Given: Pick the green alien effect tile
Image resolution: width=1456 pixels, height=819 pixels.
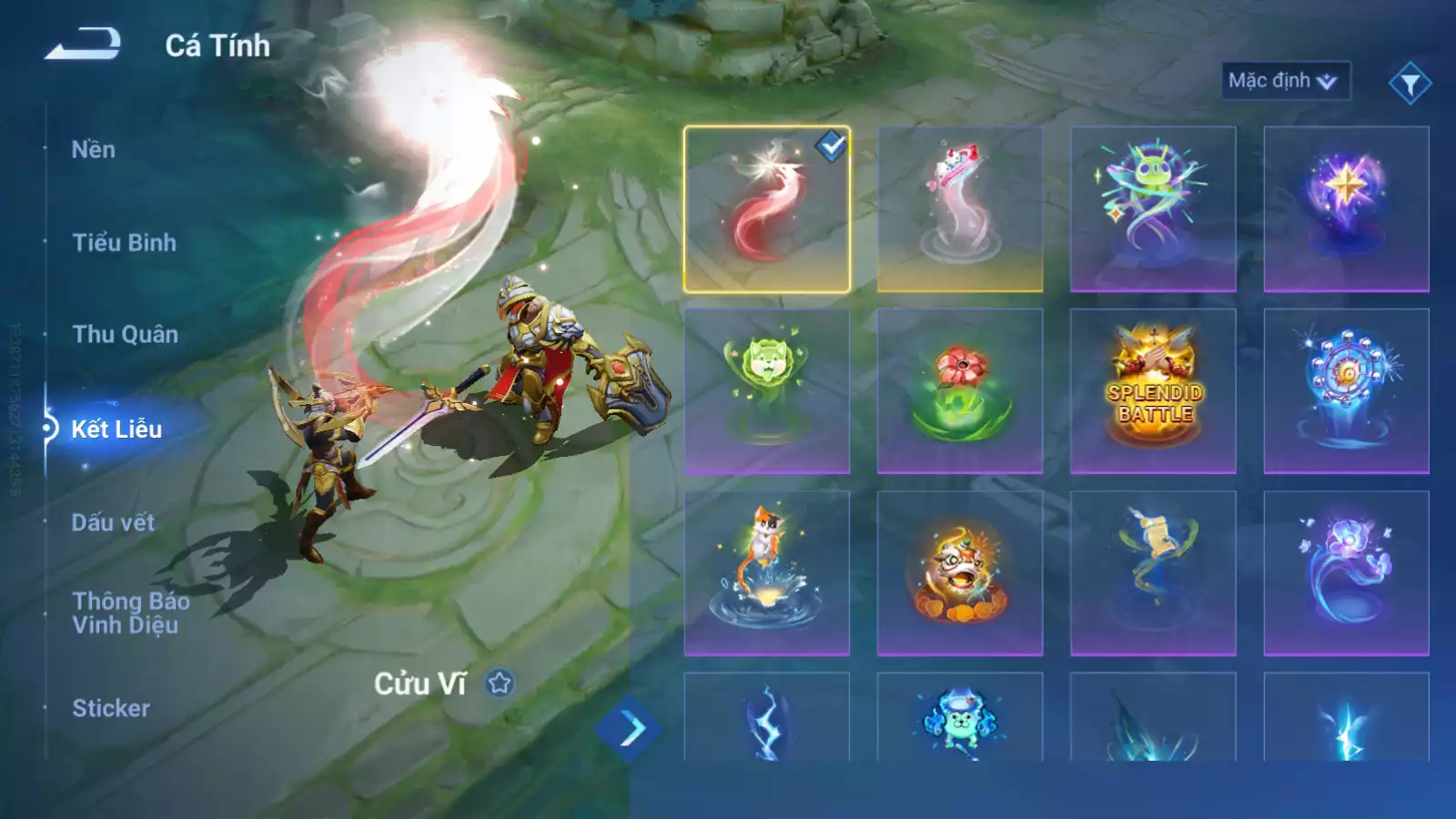Looking at the screenshot, I should (x=1153, y=209).
